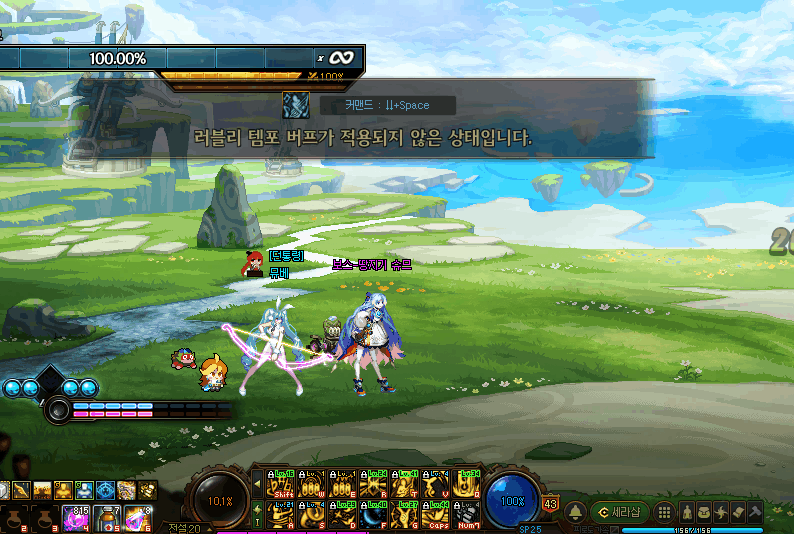The height and width of the screenshot is (534, 794).
Task: Open the skill window shuriken icon
Action: click(721, 512)
